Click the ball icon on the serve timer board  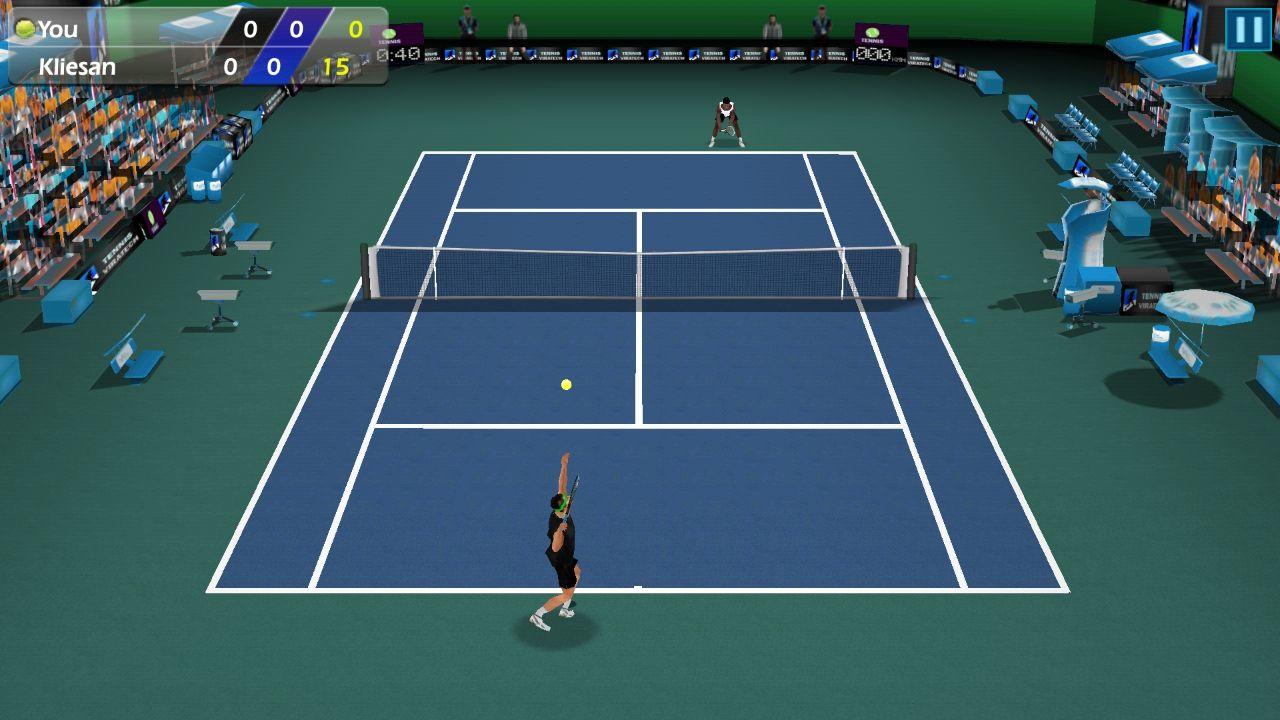coord(388,32)
